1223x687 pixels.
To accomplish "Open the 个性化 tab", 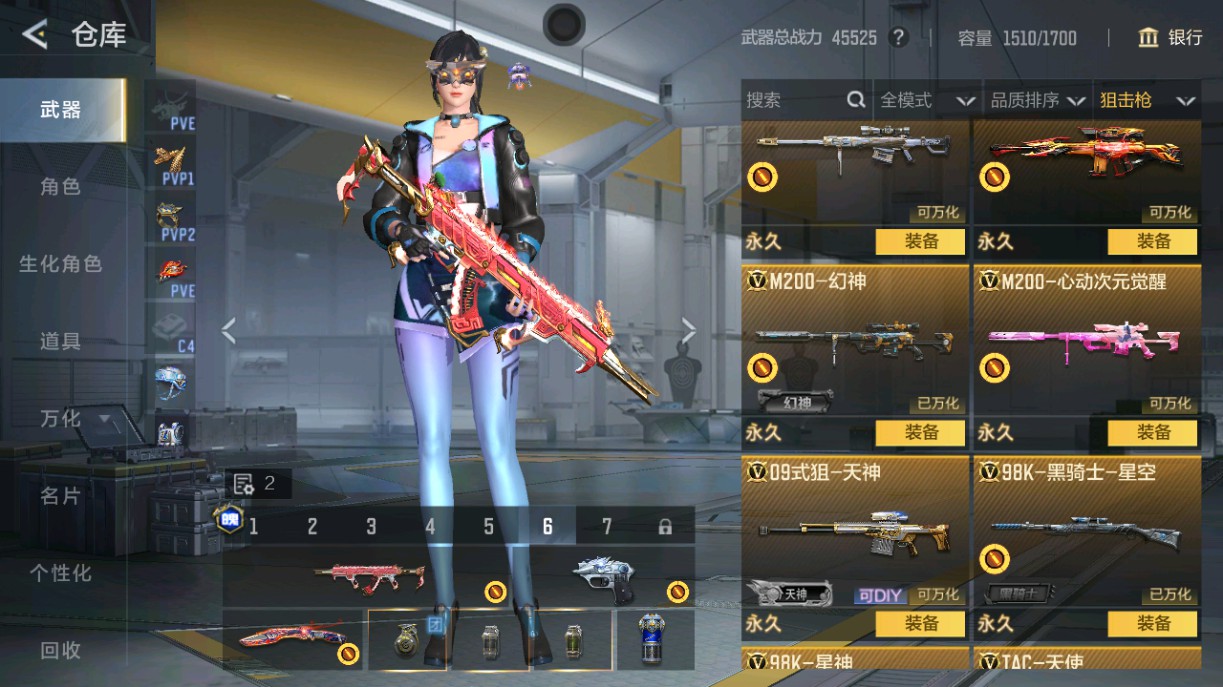I will tap(61, 573).
